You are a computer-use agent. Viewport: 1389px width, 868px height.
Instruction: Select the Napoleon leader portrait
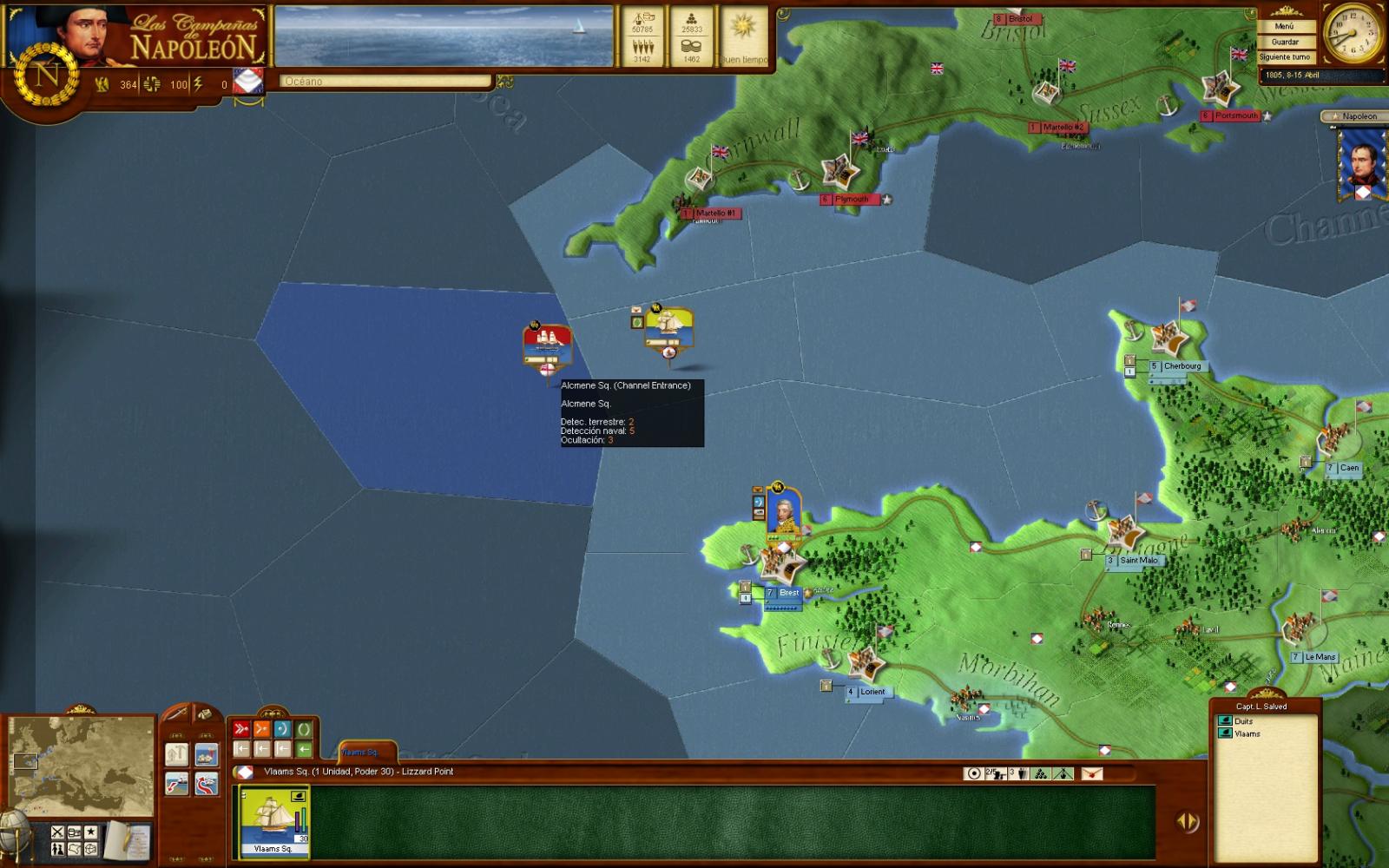(1359, 163)
